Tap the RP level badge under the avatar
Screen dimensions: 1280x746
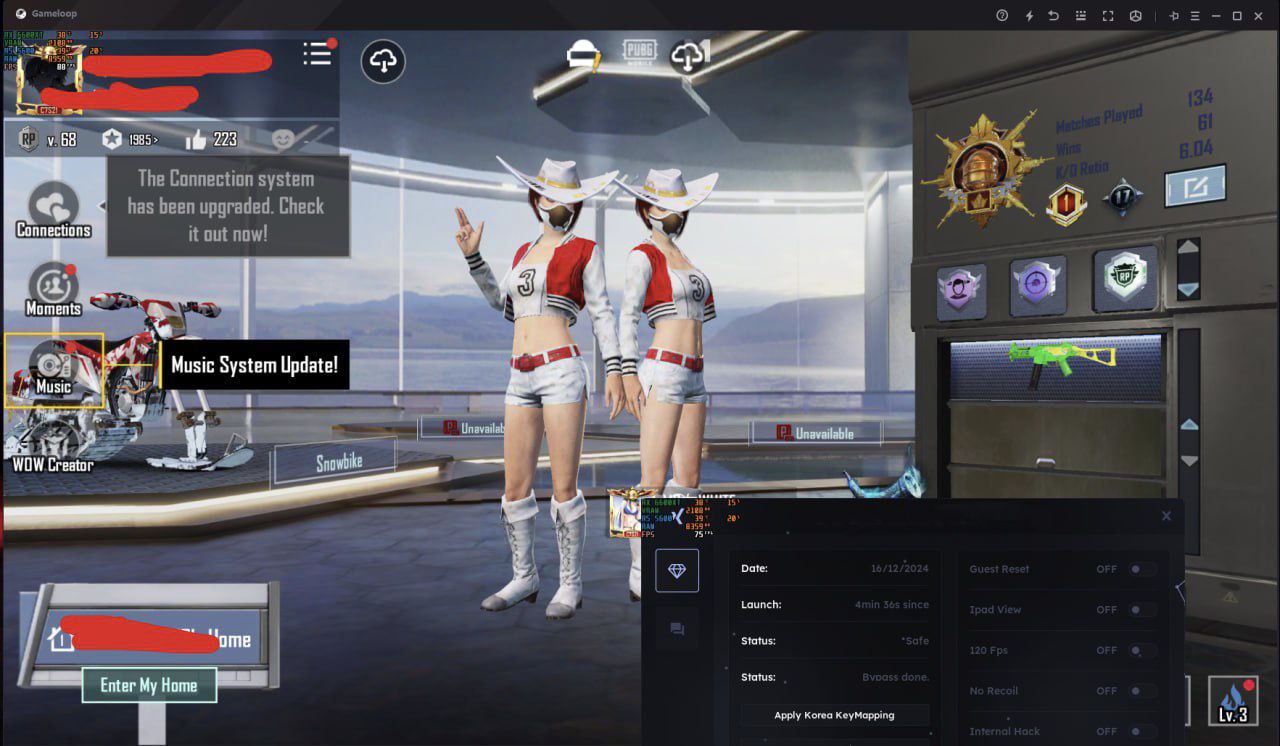point(29,139)
